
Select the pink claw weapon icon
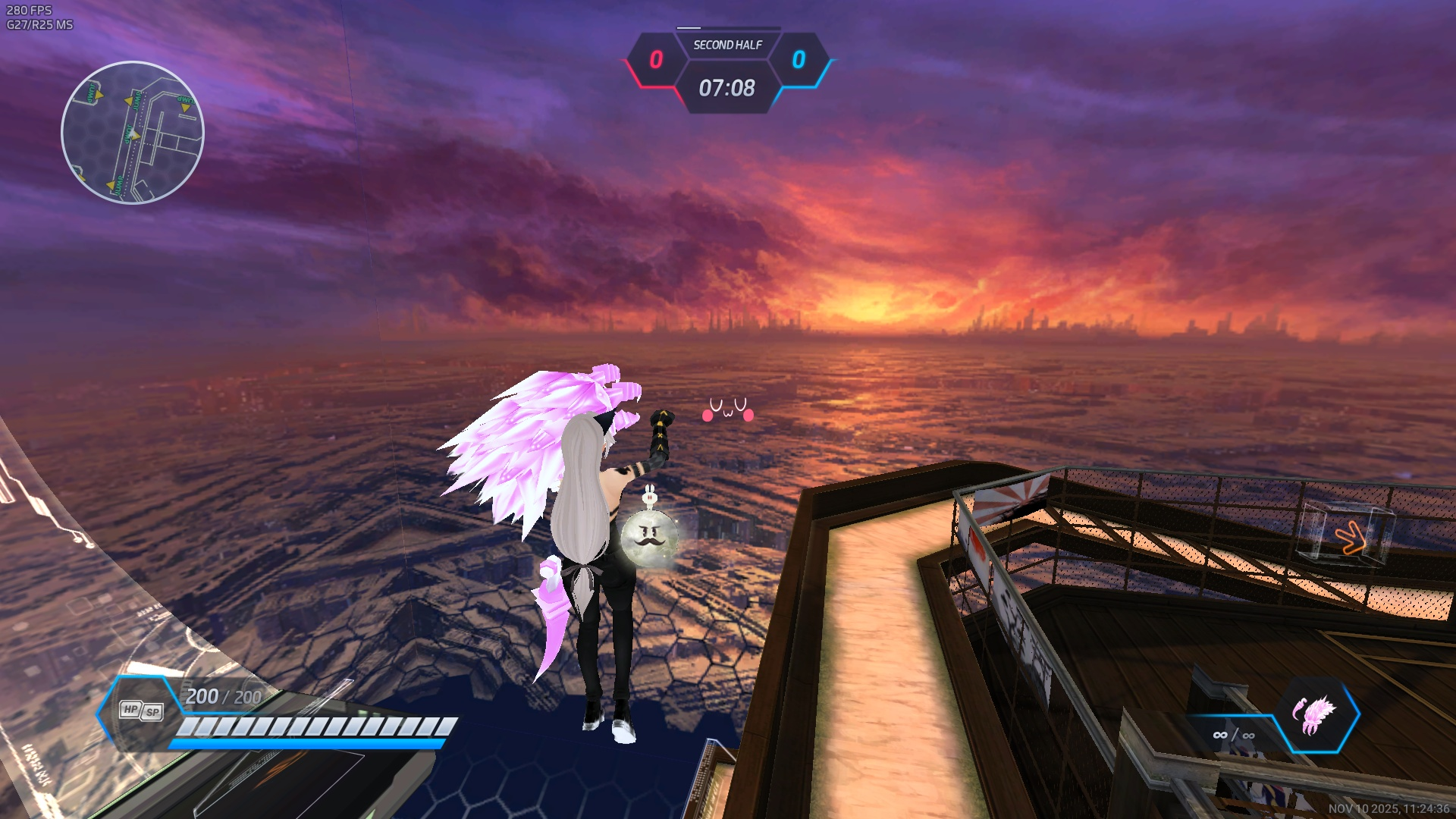click(x=1316, y=715)
